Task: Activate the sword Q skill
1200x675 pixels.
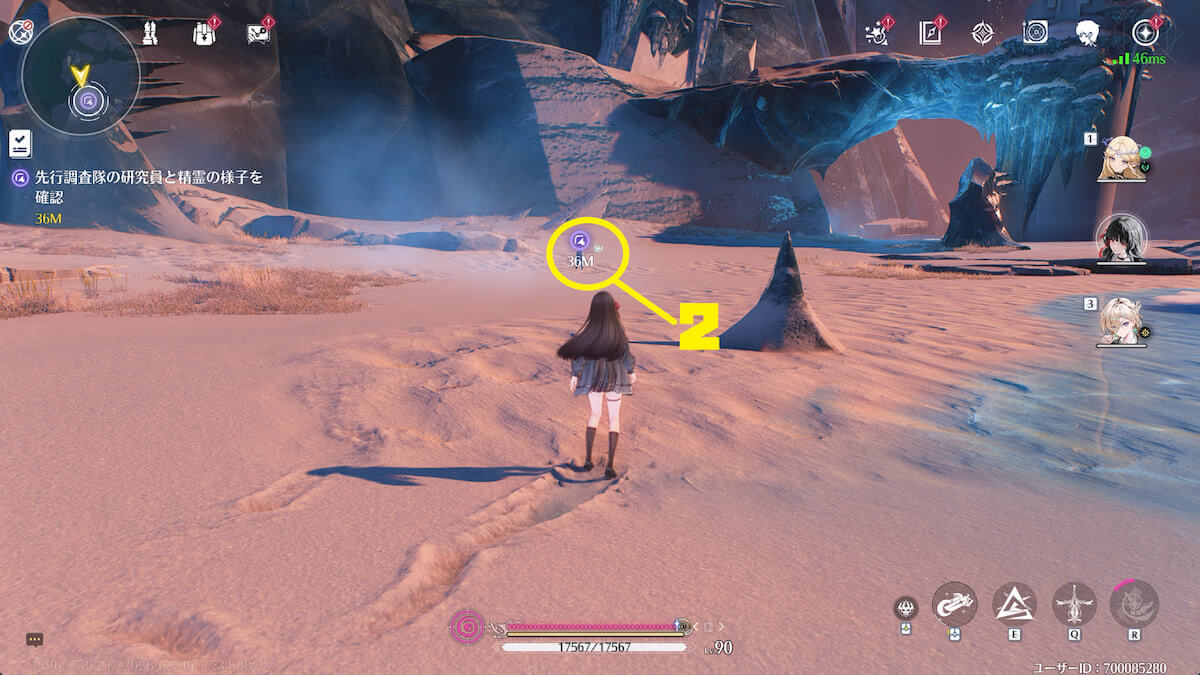Action: pyautogui.click(x=1074, y=603)
